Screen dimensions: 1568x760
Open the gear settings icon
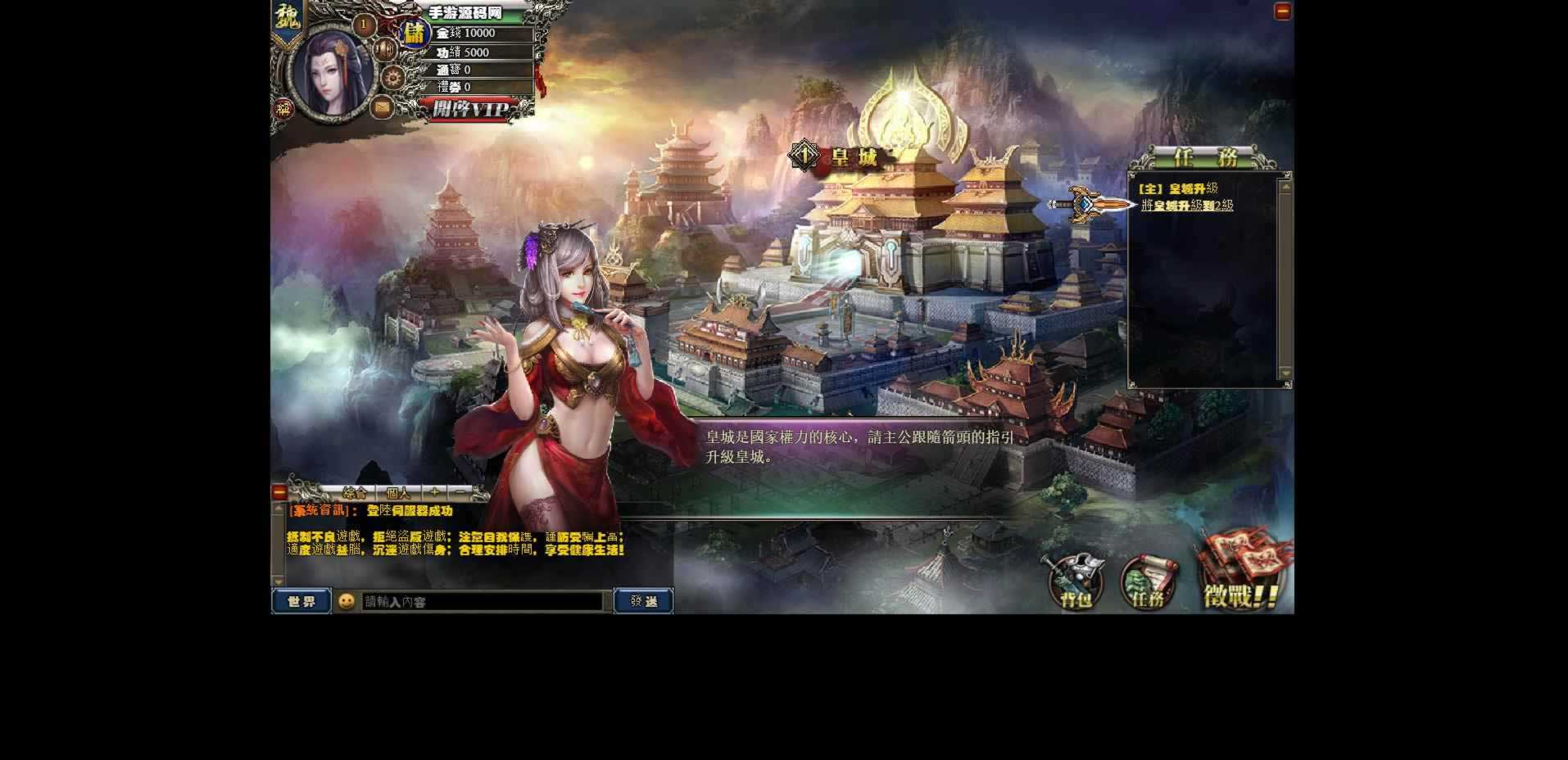(x=393, y=79)
